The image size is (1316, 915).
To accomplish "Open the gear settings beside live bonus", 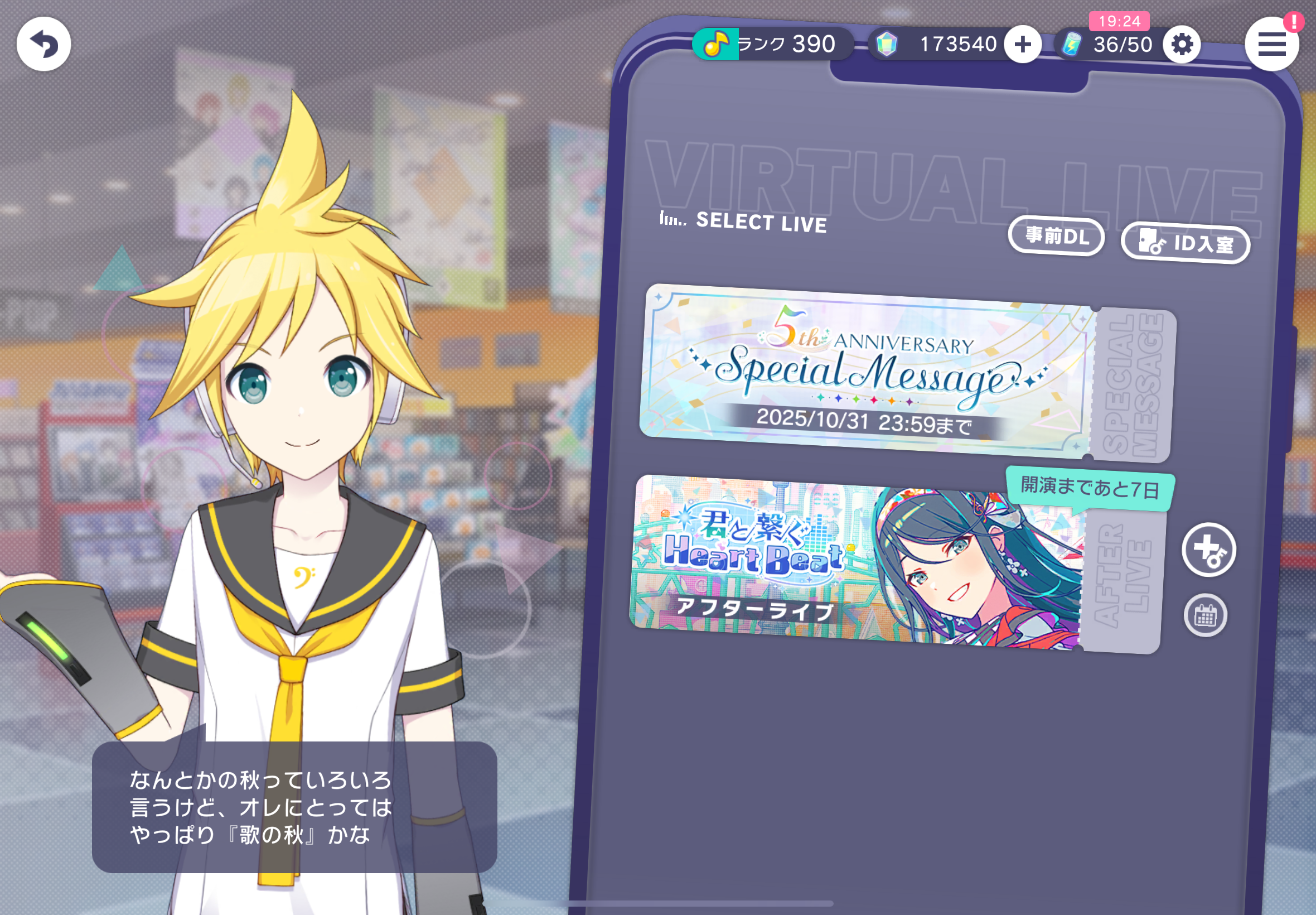I will pos(1182,44).
